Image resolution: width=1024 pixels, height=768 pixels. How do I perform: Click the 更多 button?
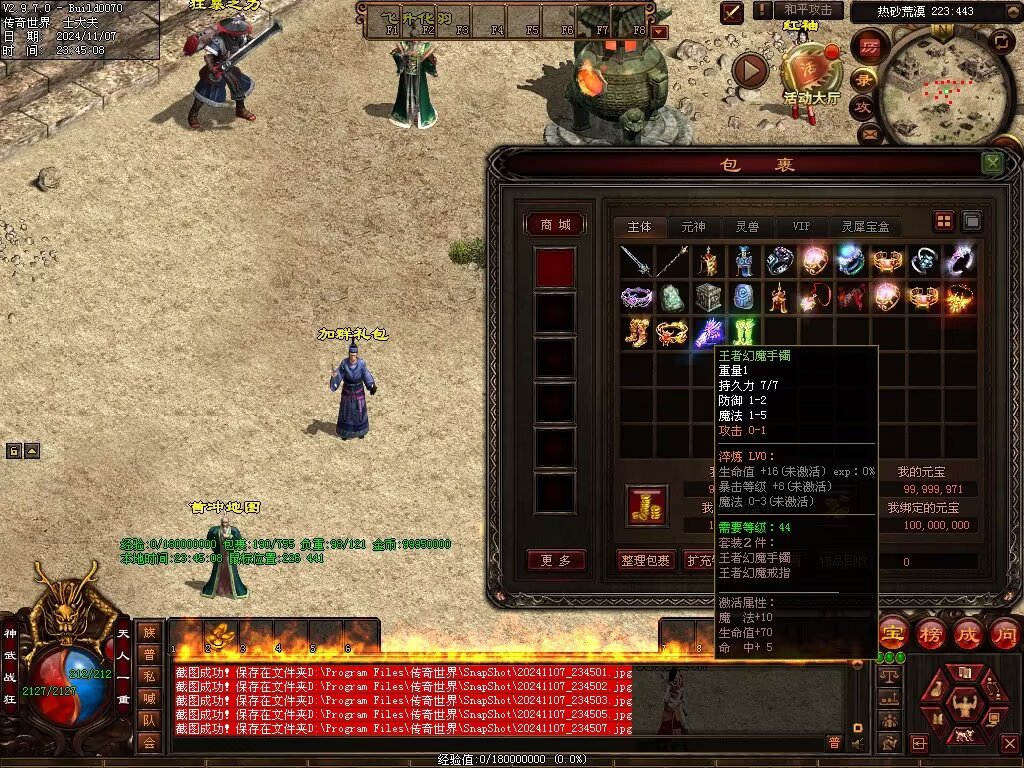pyautogui.click(x=555, y=560)
